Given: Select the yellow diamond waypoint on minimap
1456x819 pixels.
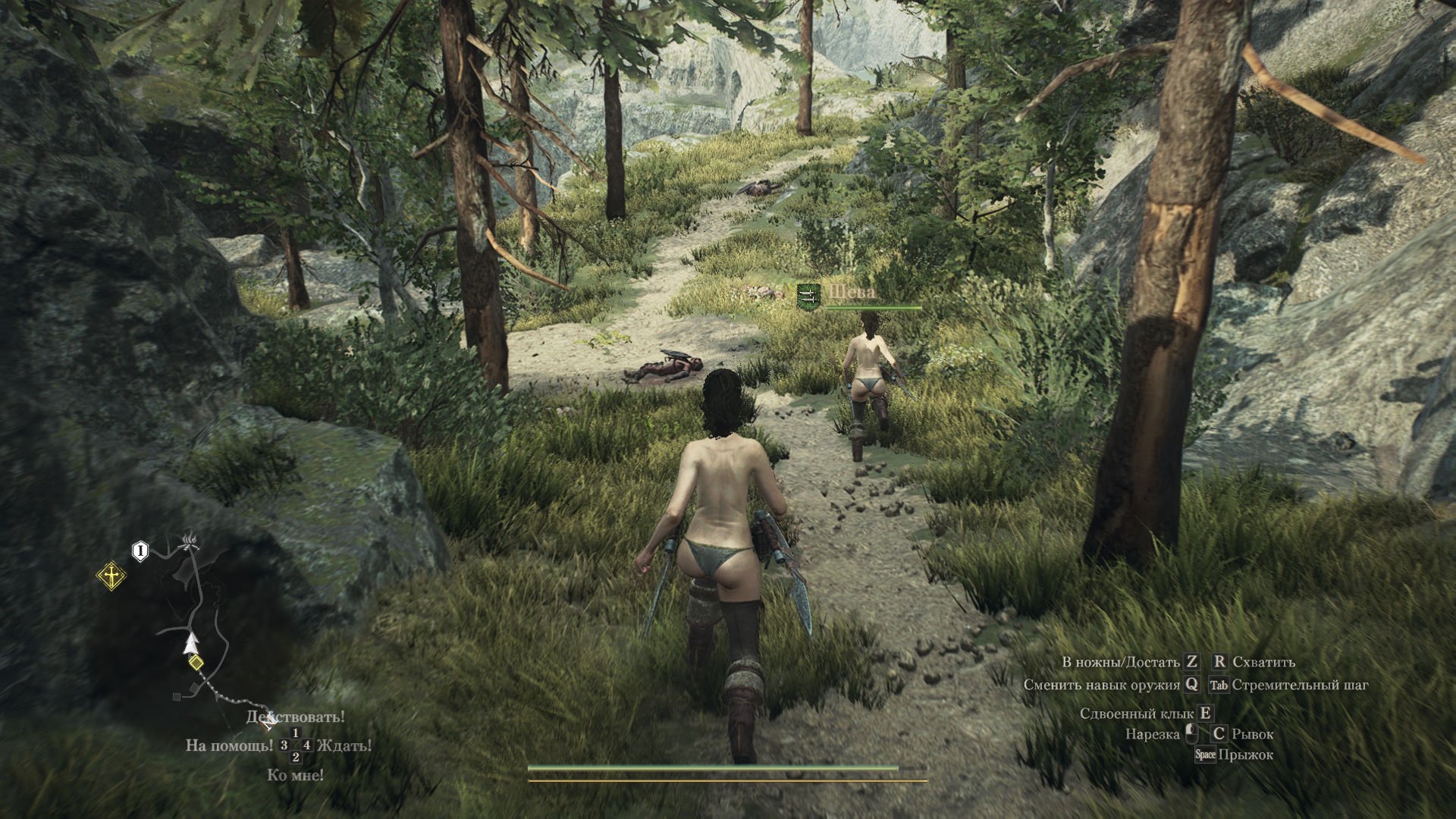Looking at the screenshot, I should pos(196,664).
